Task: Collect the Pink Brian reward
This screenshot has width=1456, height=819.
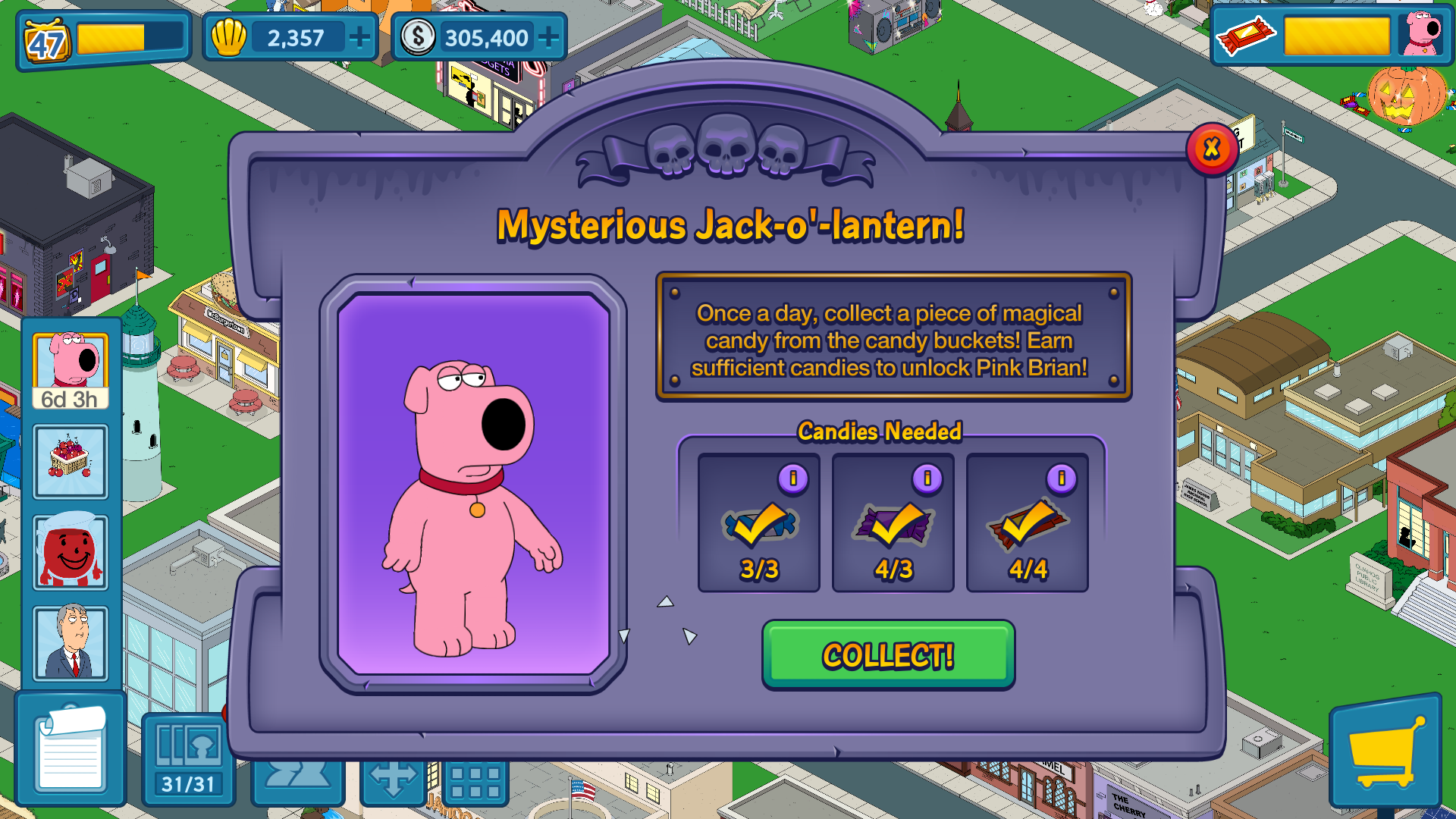Action: [888, 654]
